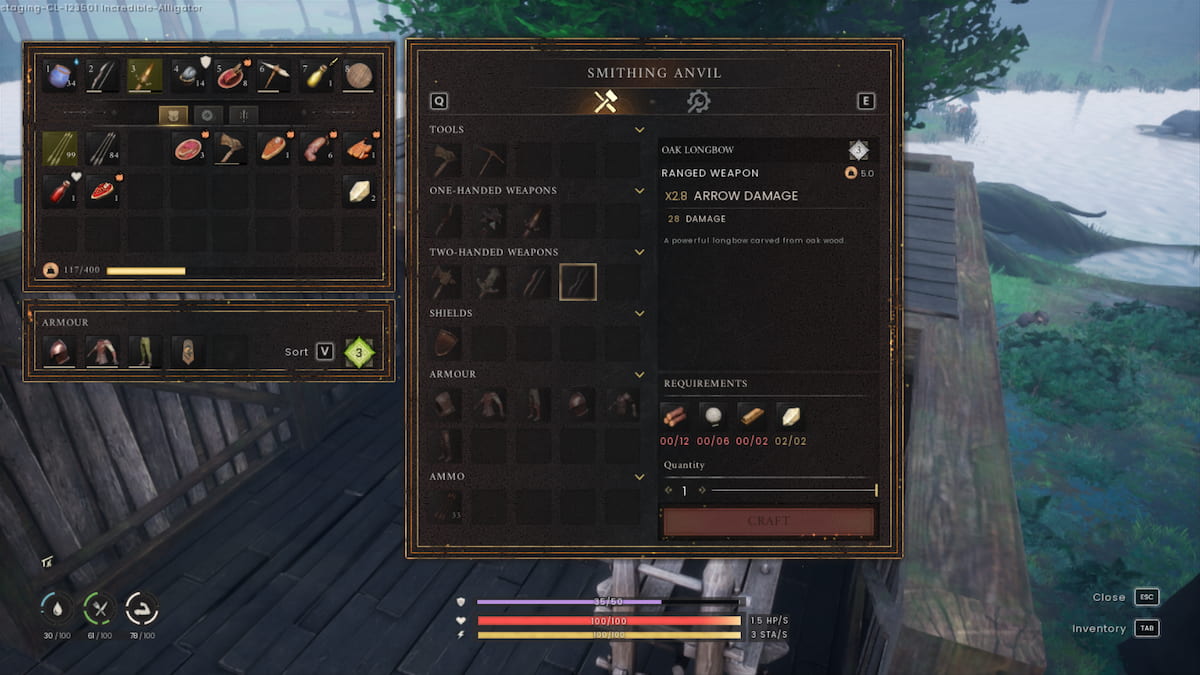Select the blue pot in hotbar slot 1
Screen dimensions: 1200x675
pyautogui.click(x=59, y=75)
